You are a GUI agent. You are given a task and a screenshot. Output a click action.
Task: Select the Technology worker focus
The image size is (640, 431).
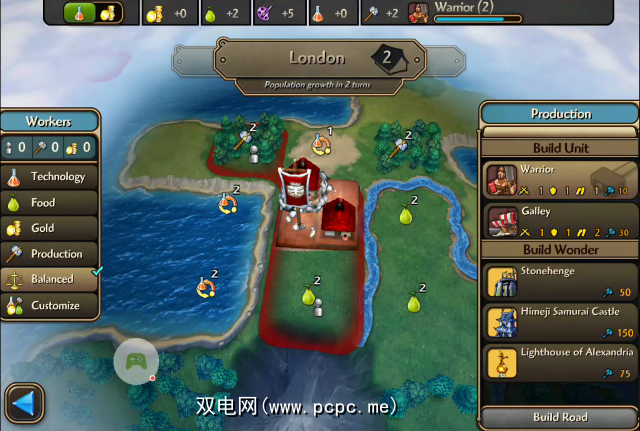[x=50, y=177]
